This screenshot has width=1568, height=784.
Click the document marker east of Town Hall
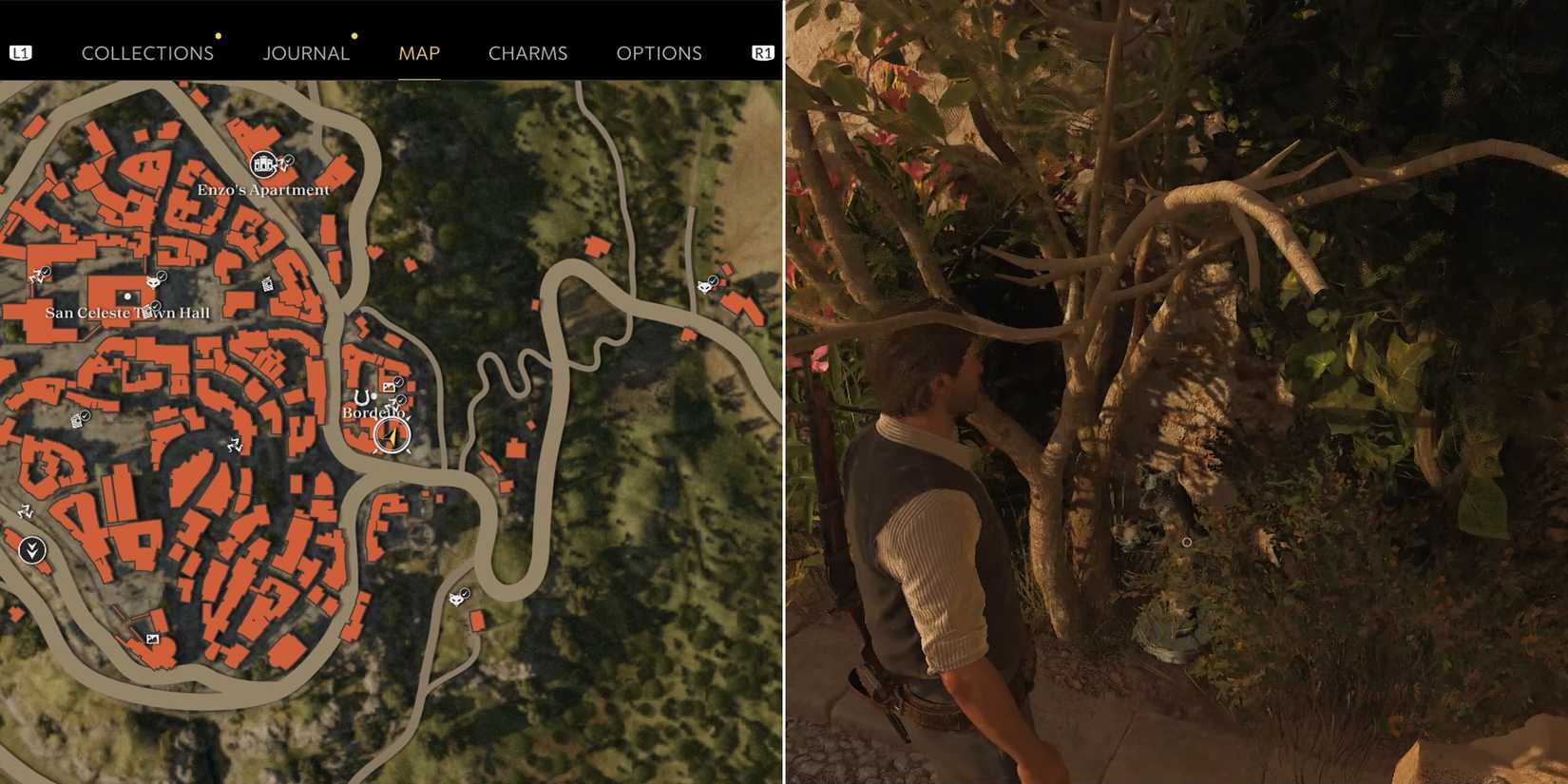pos(266,282)
